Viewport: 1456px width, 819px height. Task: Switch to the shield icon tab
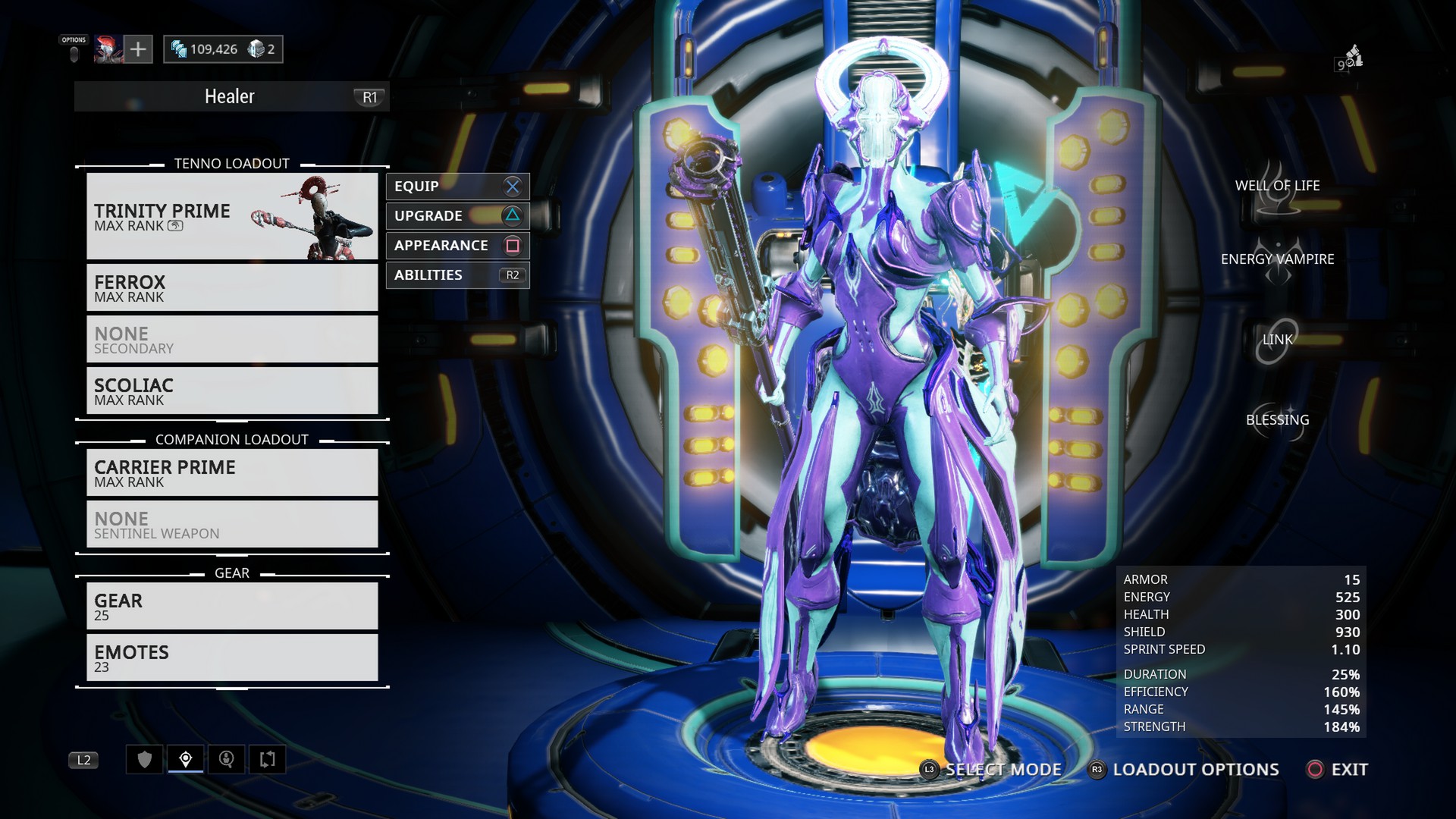145,759
